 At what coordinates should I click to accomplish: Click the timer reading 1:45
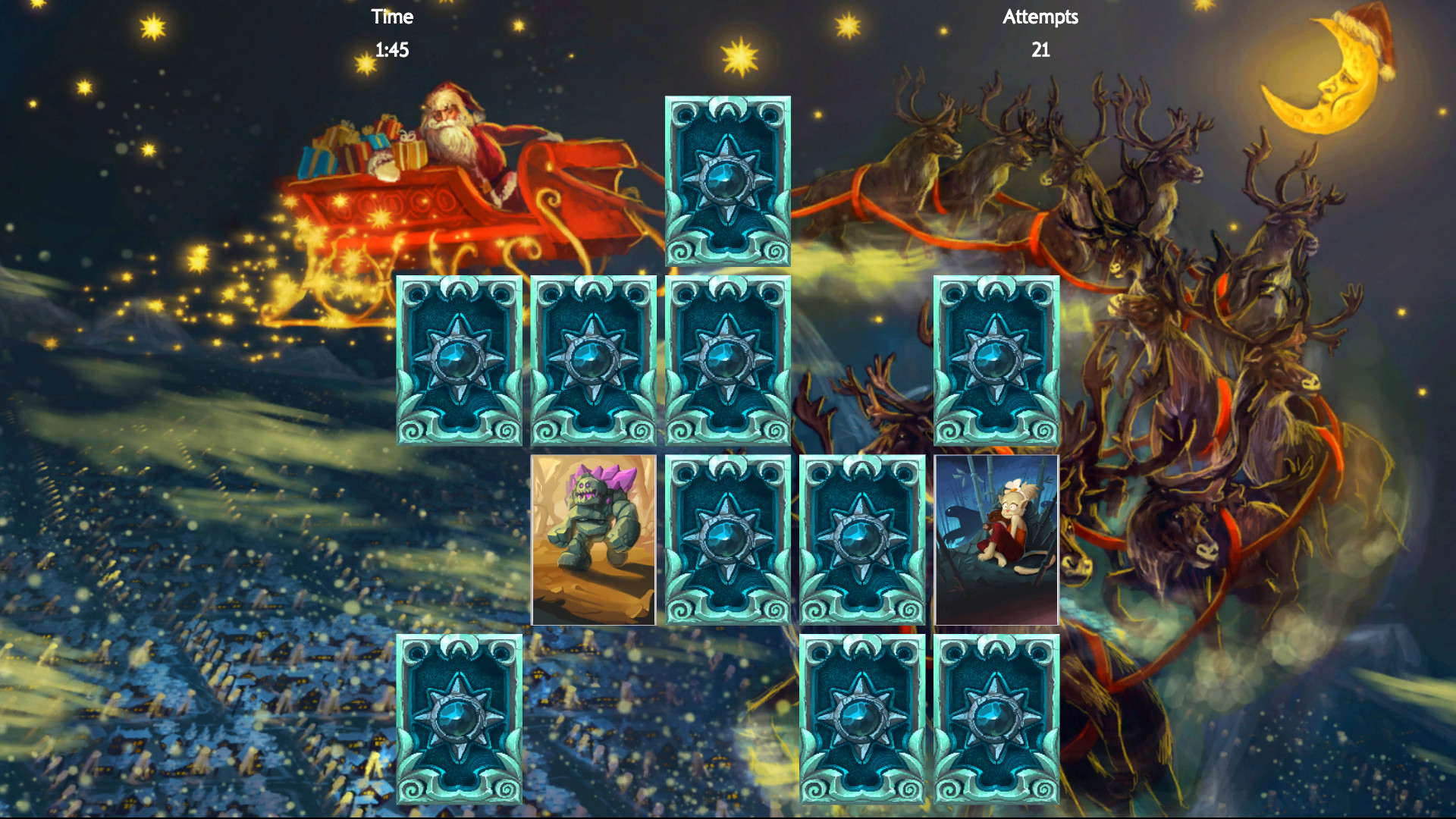coord(392,51)
